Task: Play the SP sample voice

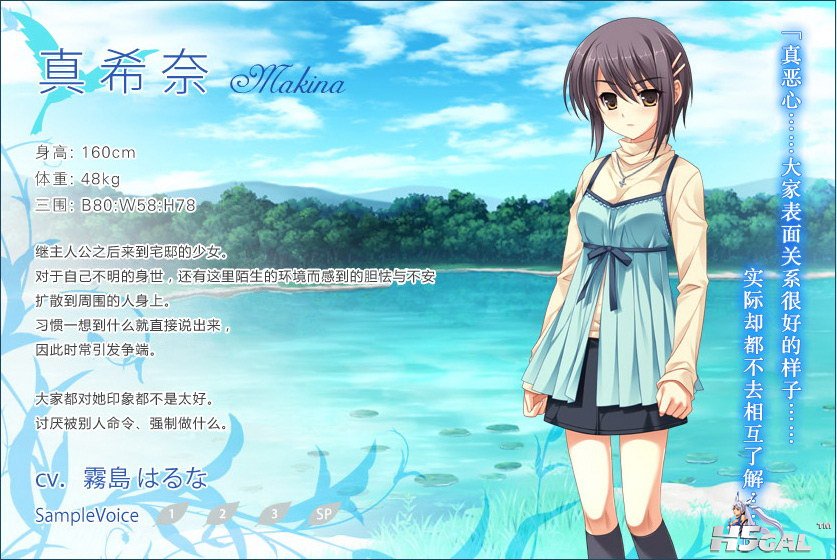Action: [x=324, y=515]
